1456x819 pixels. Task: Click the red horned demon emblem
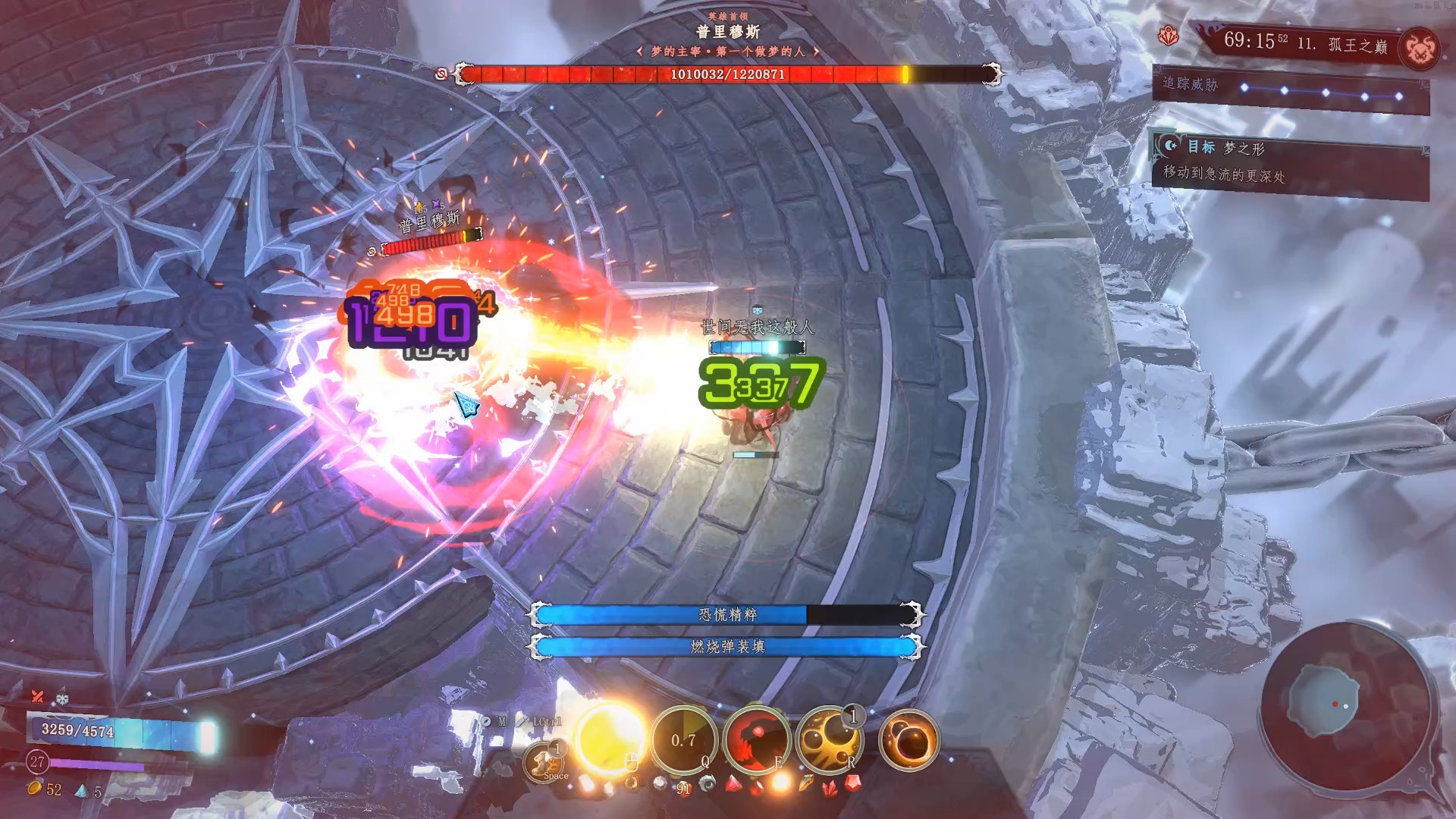pyautogui.click(x=1419, y=50)
